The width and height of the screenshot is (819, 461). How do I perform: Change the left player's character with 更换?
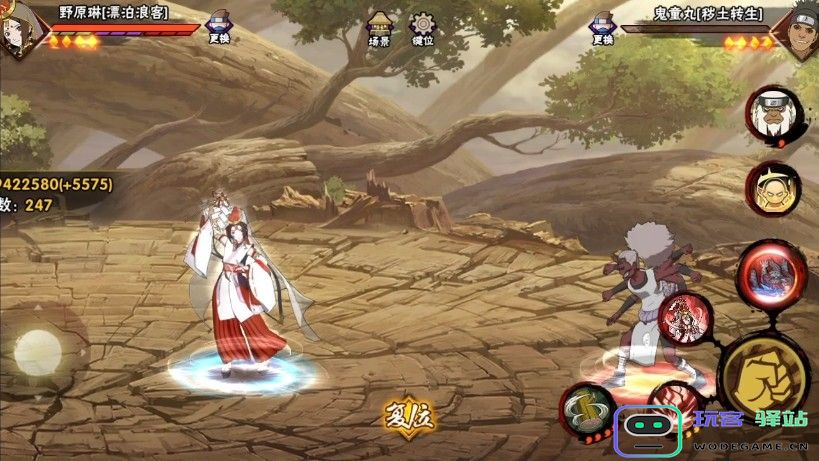219,28
